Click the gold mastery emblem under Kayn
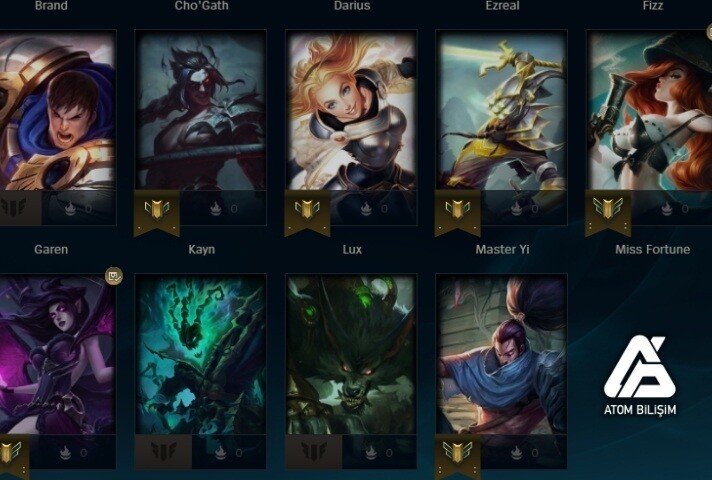The width and height of the screenshot is (712, 480). pos(157,209)
